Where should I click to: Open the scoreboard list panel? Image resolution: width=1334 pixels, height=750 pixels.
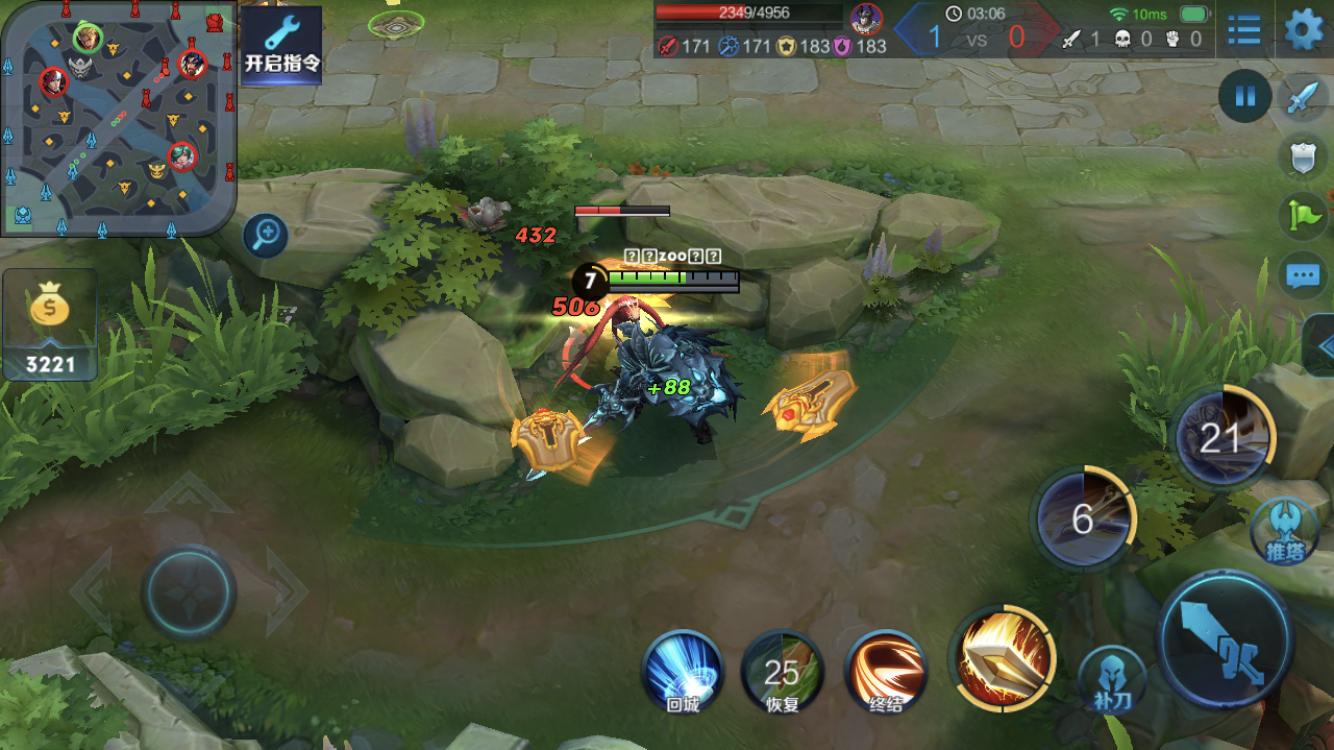pos(1244,30)
